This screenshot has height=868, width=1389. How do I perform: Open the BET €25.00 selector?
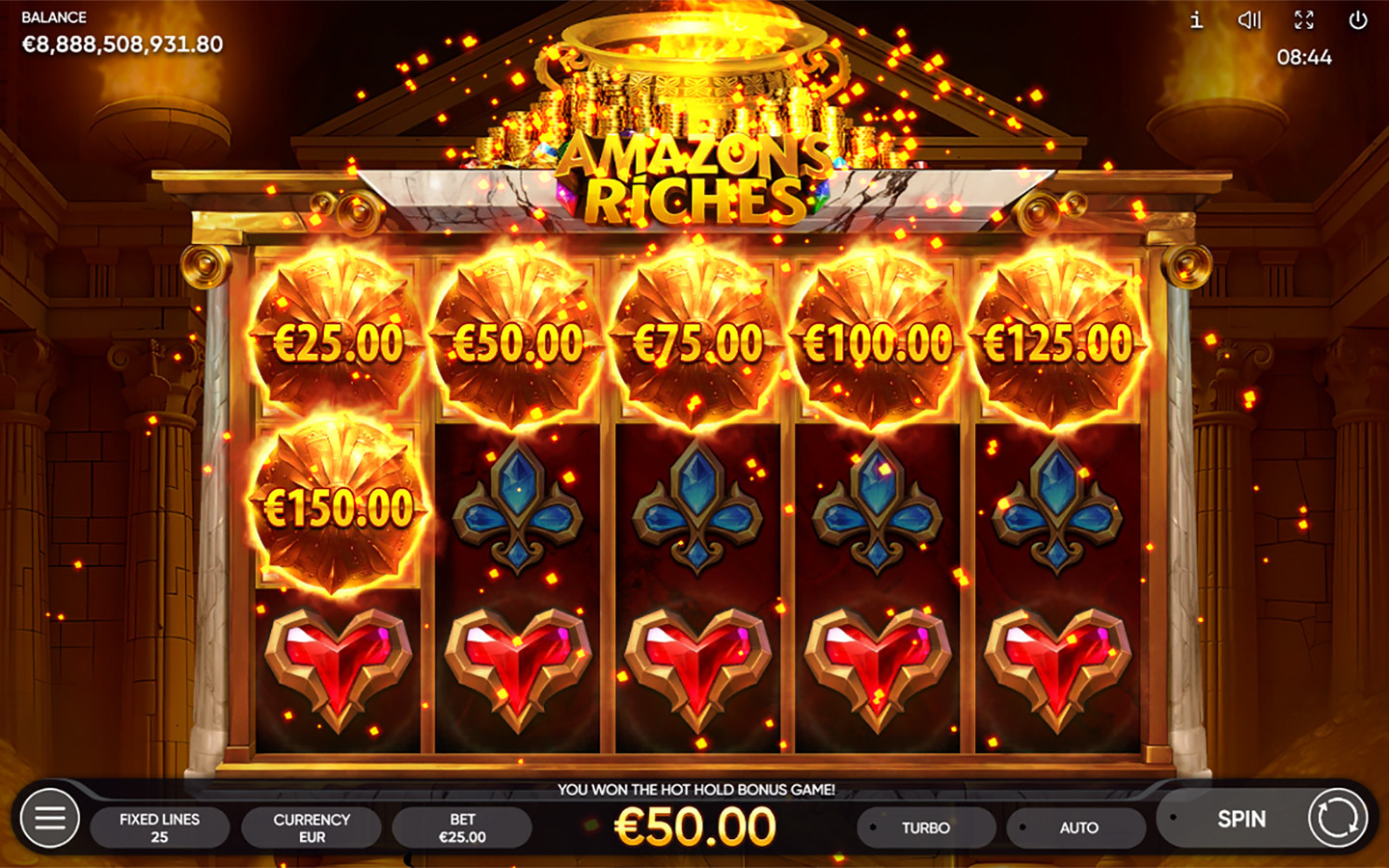pyautogui.click(x=462, y=827)
